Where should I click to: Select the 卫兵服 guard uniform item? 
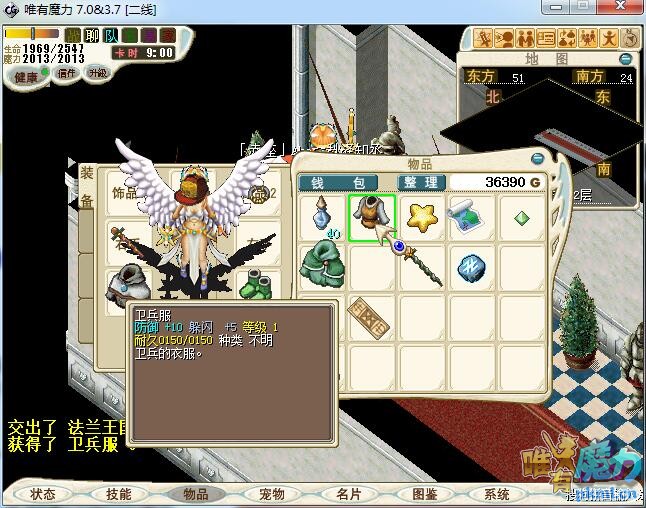click(372, 216)
